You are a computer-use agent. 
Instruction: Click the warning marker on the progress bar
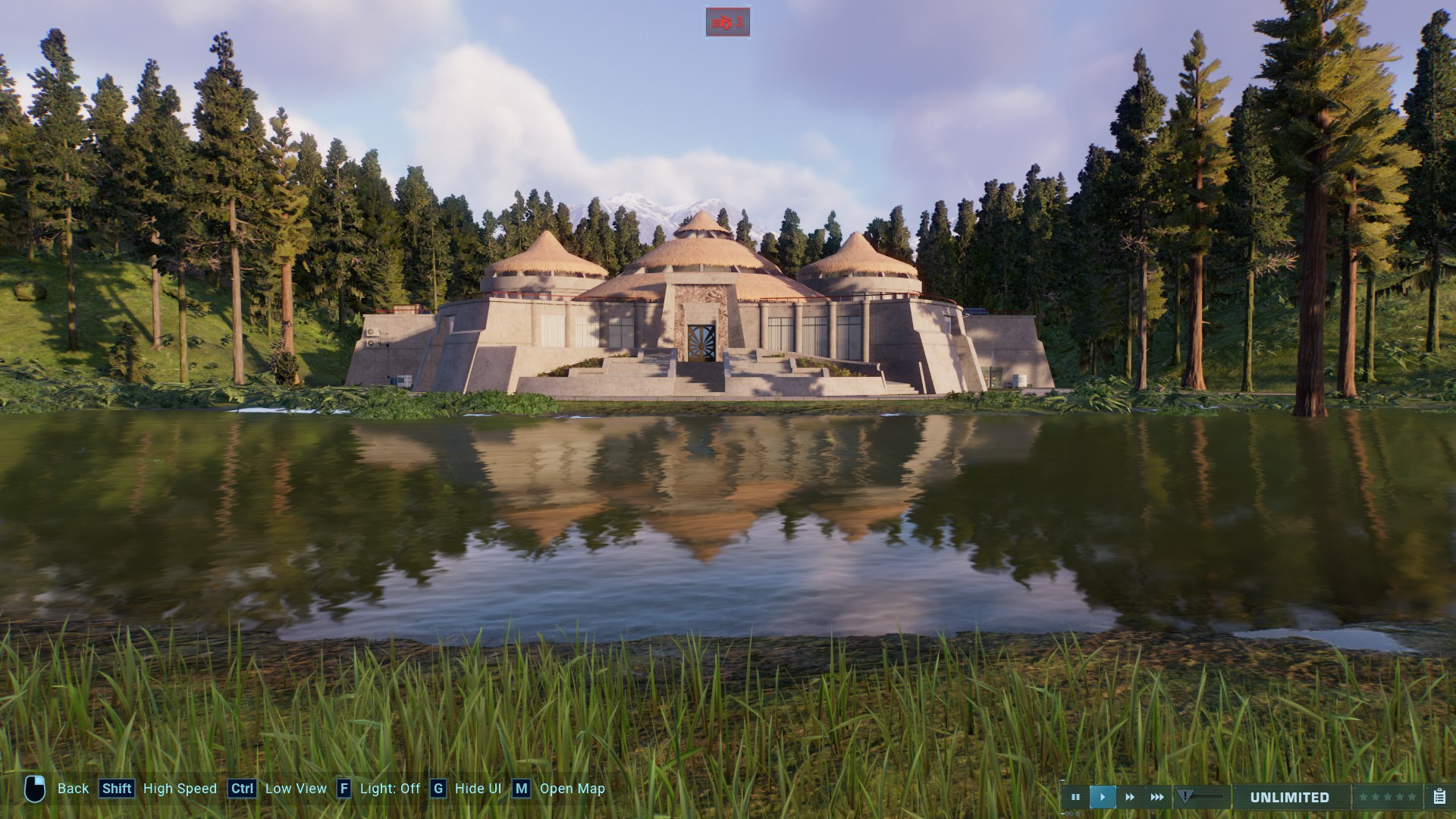coord(1185,796)
